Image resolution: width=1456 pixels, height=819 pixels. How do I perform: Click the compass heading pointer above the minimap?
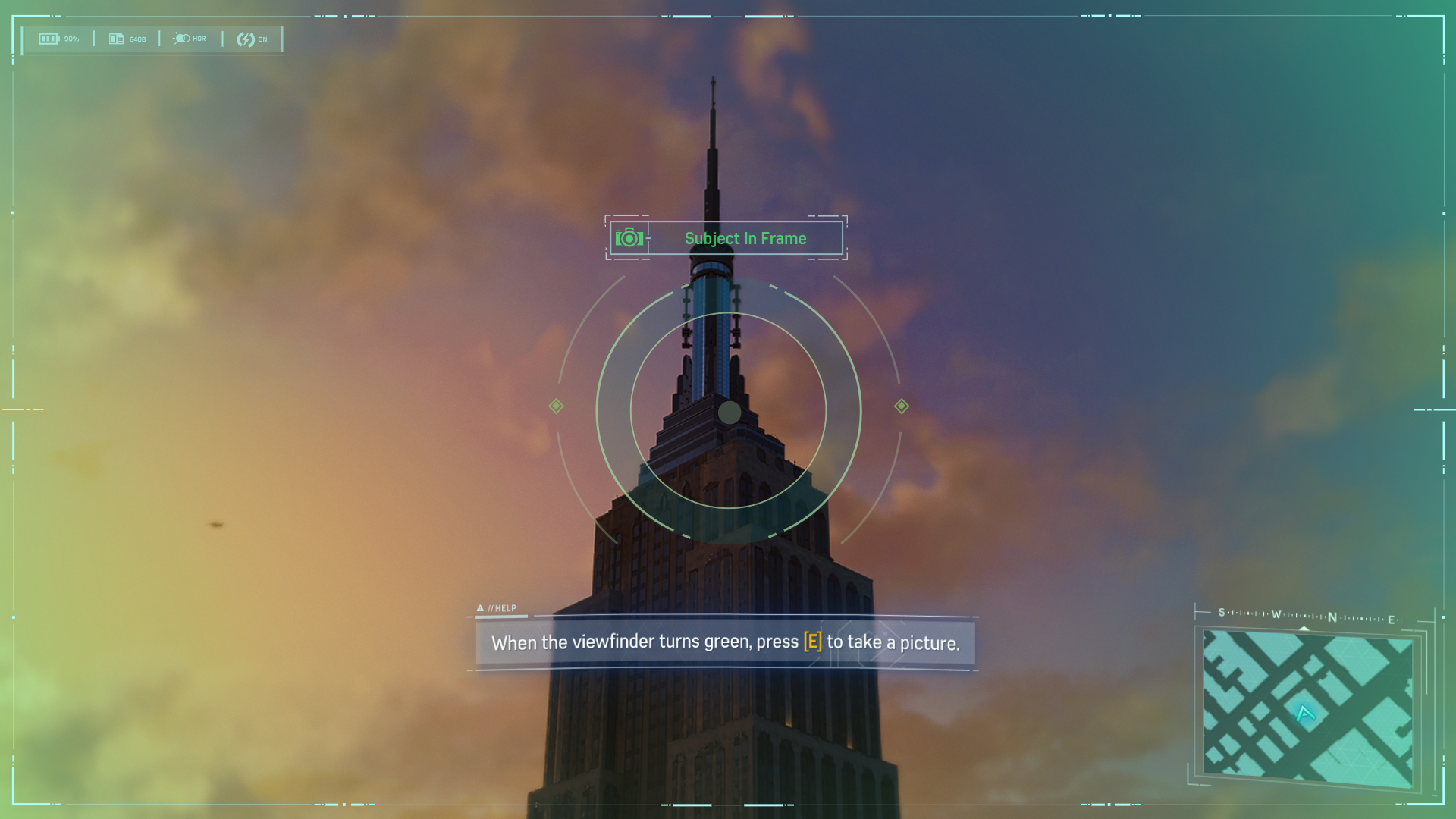point(1304,628)
